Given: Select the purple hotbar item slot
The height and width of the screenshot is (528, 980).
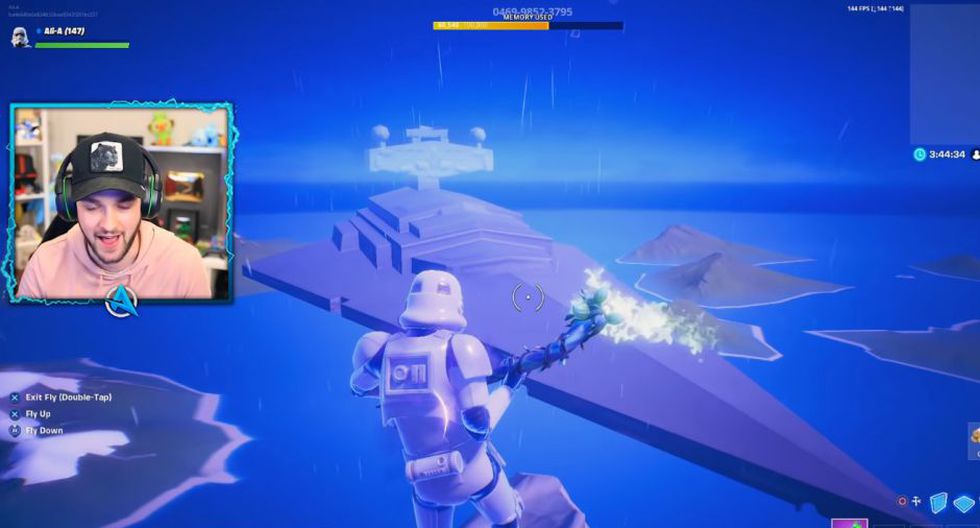Looking at the screenshot, I should click(x=849, y=522).
